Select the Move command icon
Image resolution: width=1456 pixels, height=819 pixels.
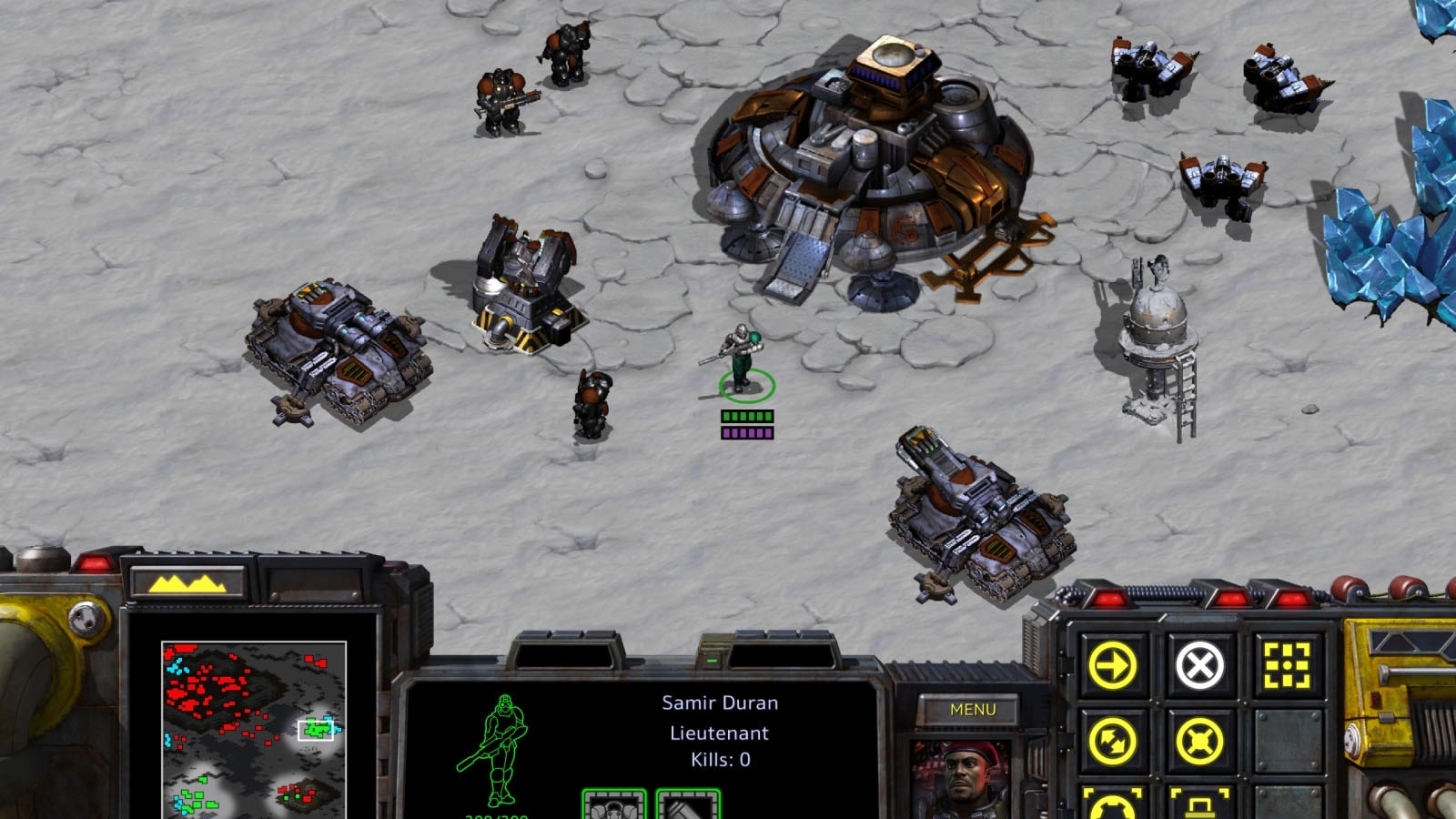coord(1114,663)
